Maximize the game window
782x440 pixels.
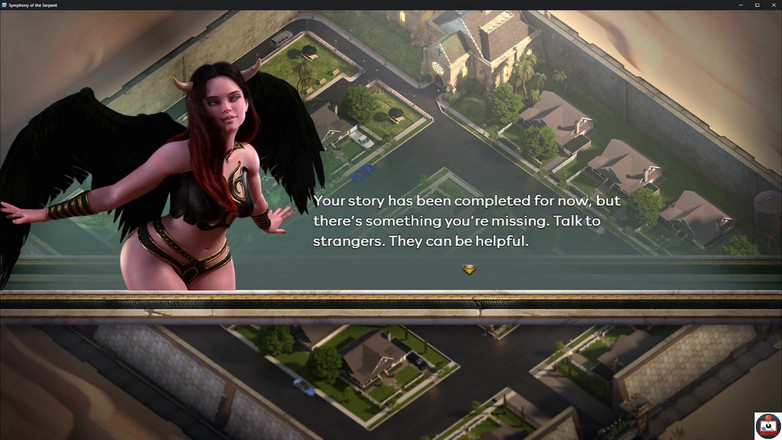756,5
